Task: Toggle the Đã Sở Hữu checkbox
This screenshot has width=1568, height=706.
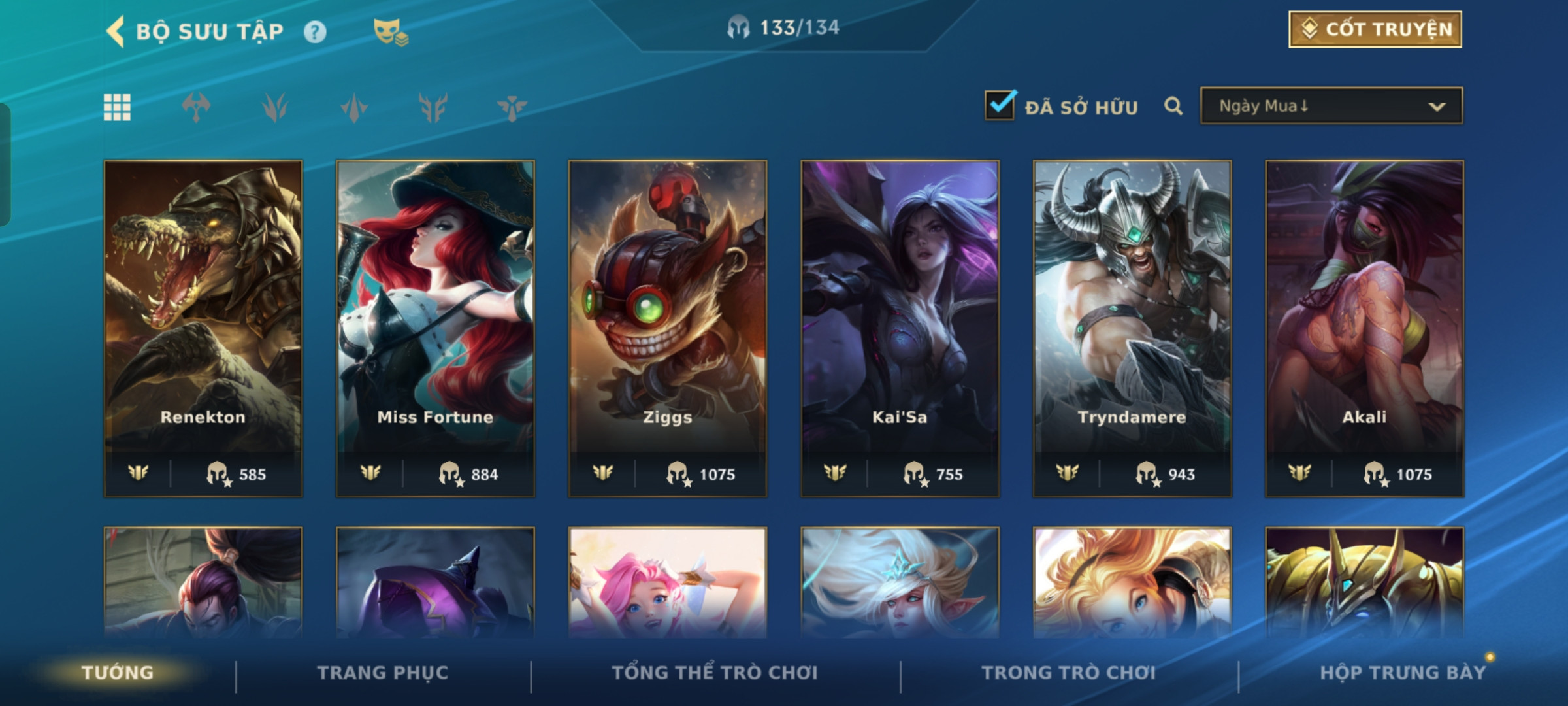Action: tap(1000, 106)
